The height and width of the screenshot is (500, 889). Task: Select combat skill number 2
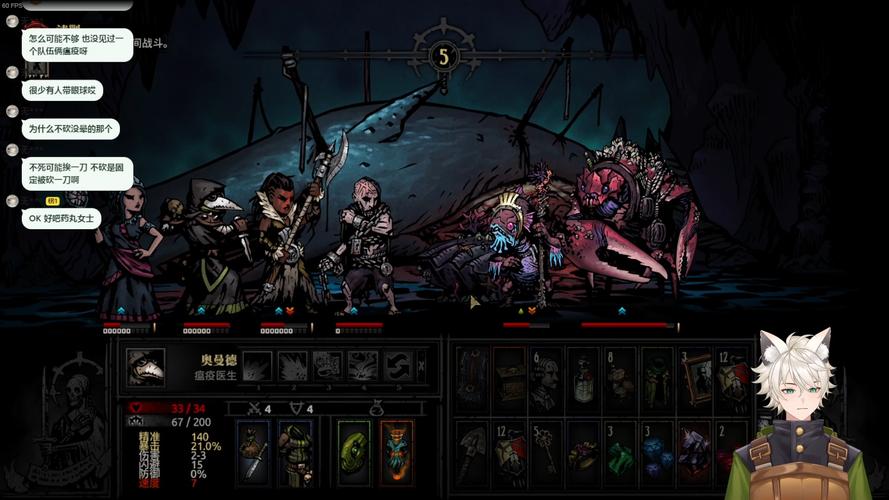tap(292, 366)
